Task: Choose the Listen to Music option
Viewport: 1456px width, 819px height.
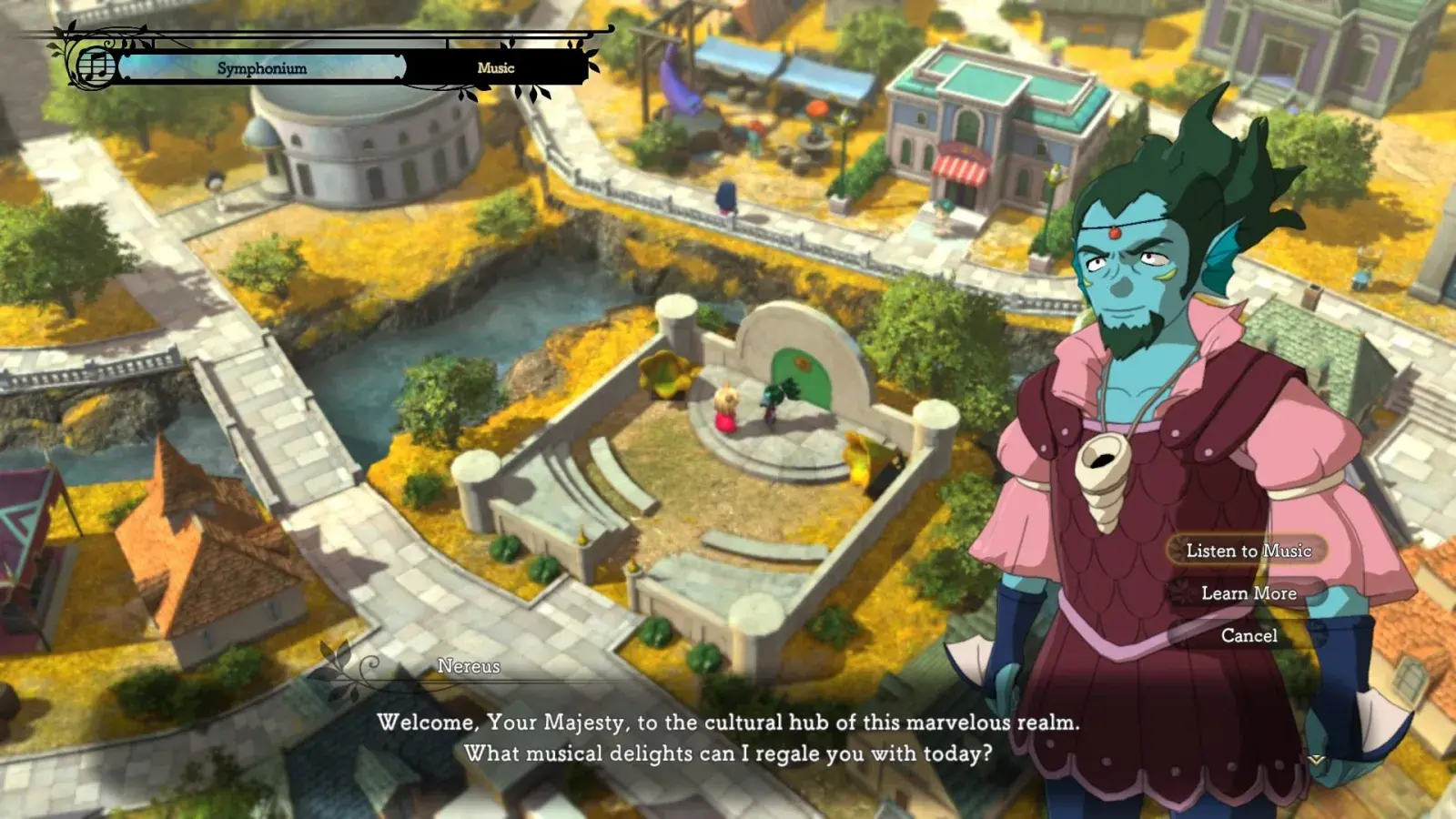Action: pos(1248,551)
